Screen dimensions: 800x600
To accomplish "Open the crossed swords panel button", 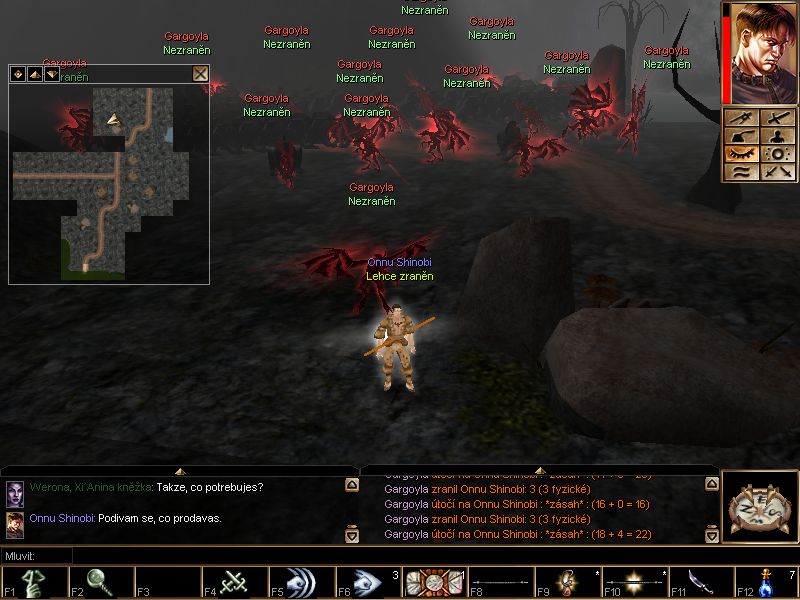I will point(777,171).
